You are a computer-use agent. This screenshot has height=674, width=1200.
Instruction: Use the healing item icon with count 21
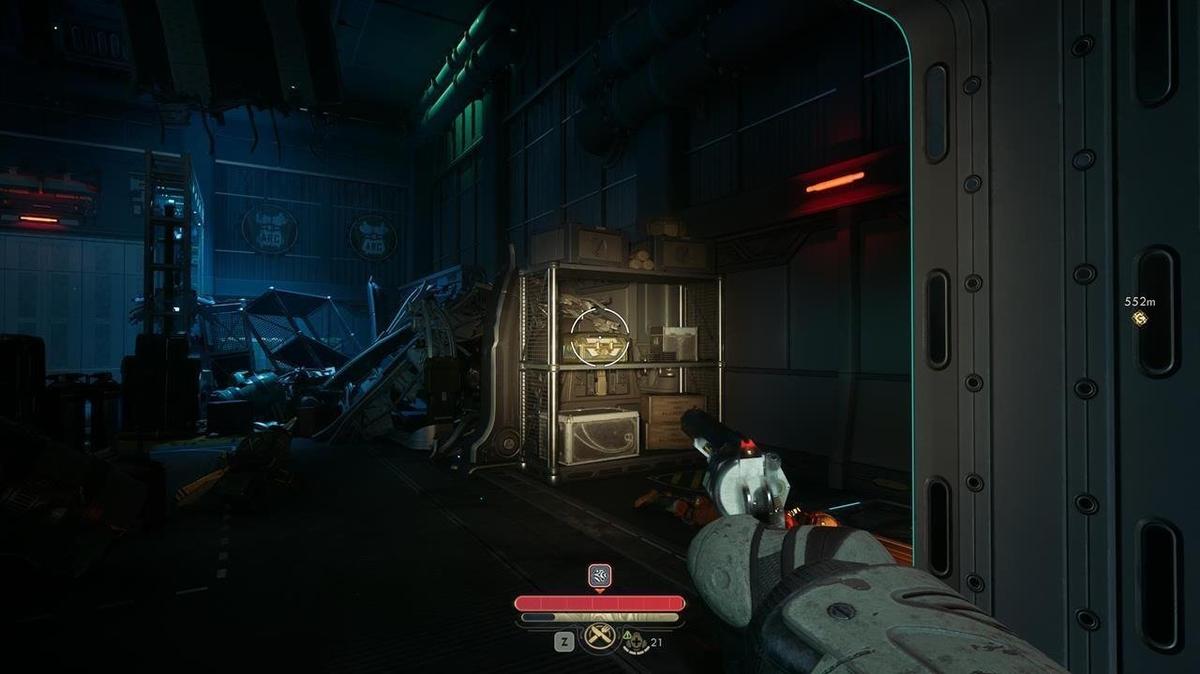637,641
